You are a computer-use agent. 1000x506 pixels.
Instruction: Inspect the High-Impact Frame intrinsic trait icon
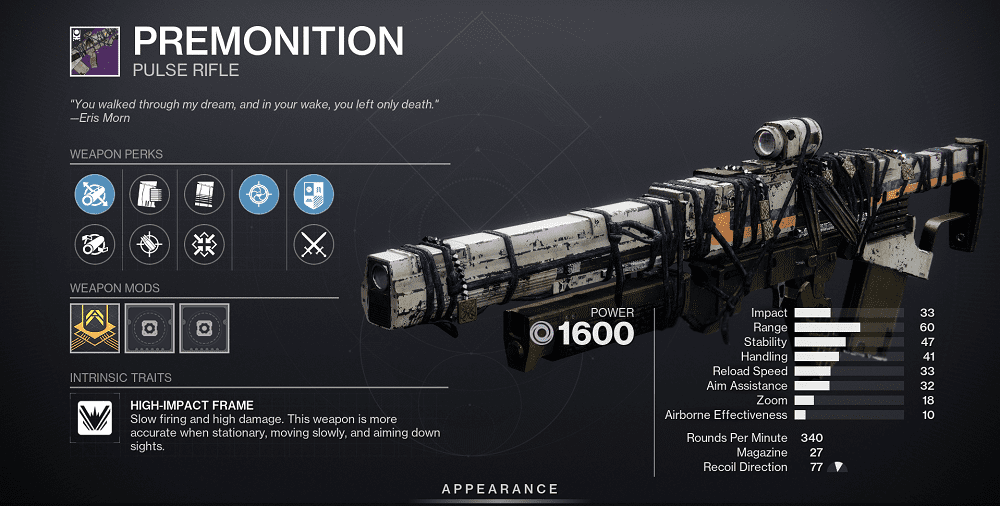(x=95, y=419)
